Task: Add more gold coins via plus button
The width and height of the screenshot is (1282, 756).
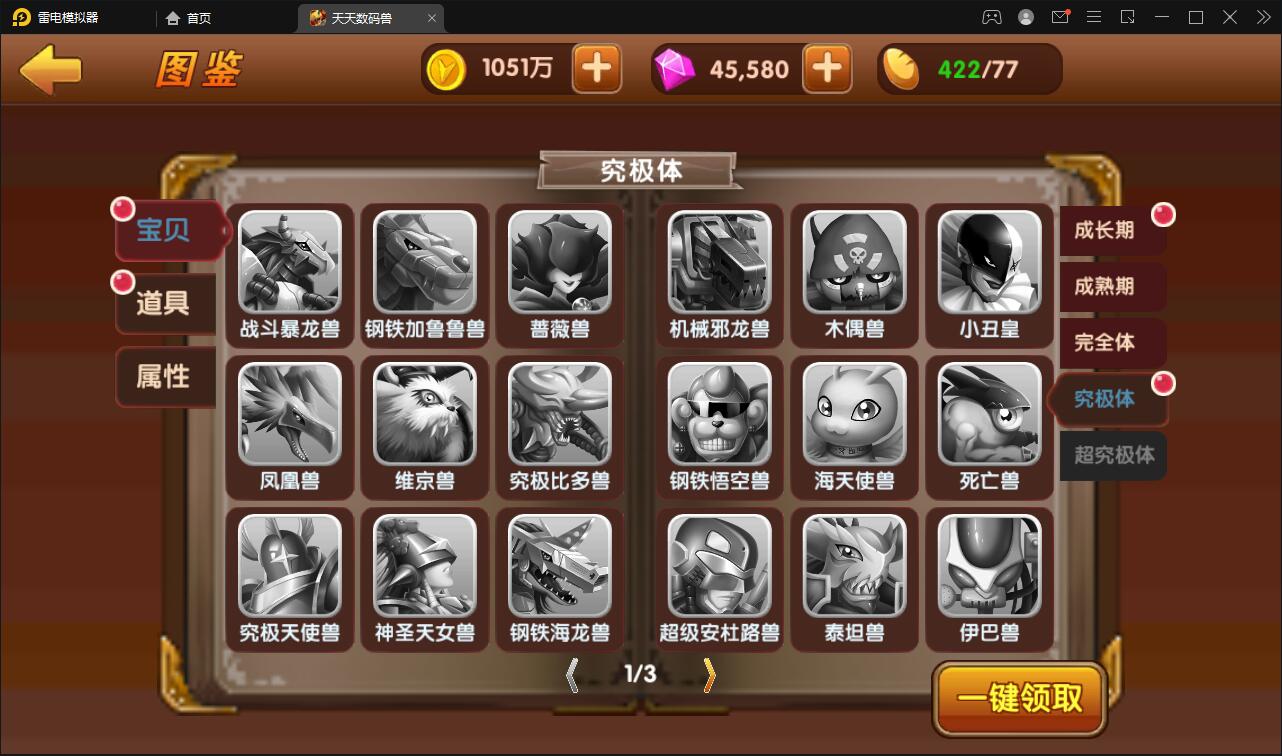Action: pos(596,68)
